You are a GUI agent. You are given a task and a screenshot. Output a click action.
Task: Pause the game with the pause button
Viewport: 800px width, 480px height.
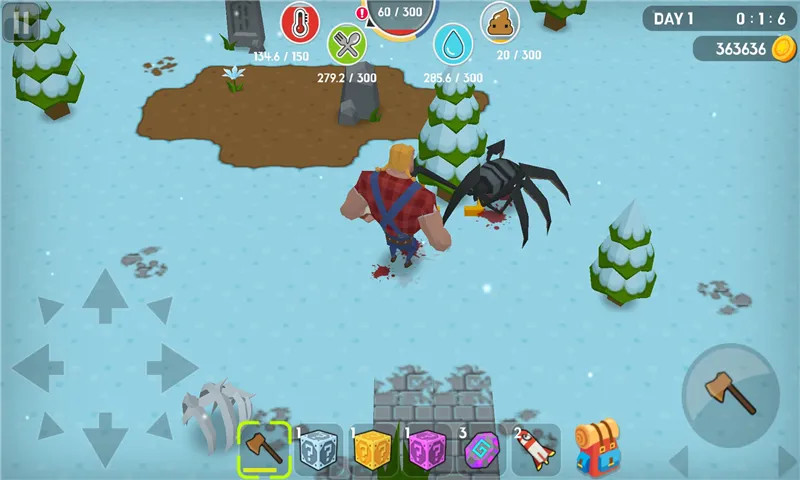click(x=21, y=21)
